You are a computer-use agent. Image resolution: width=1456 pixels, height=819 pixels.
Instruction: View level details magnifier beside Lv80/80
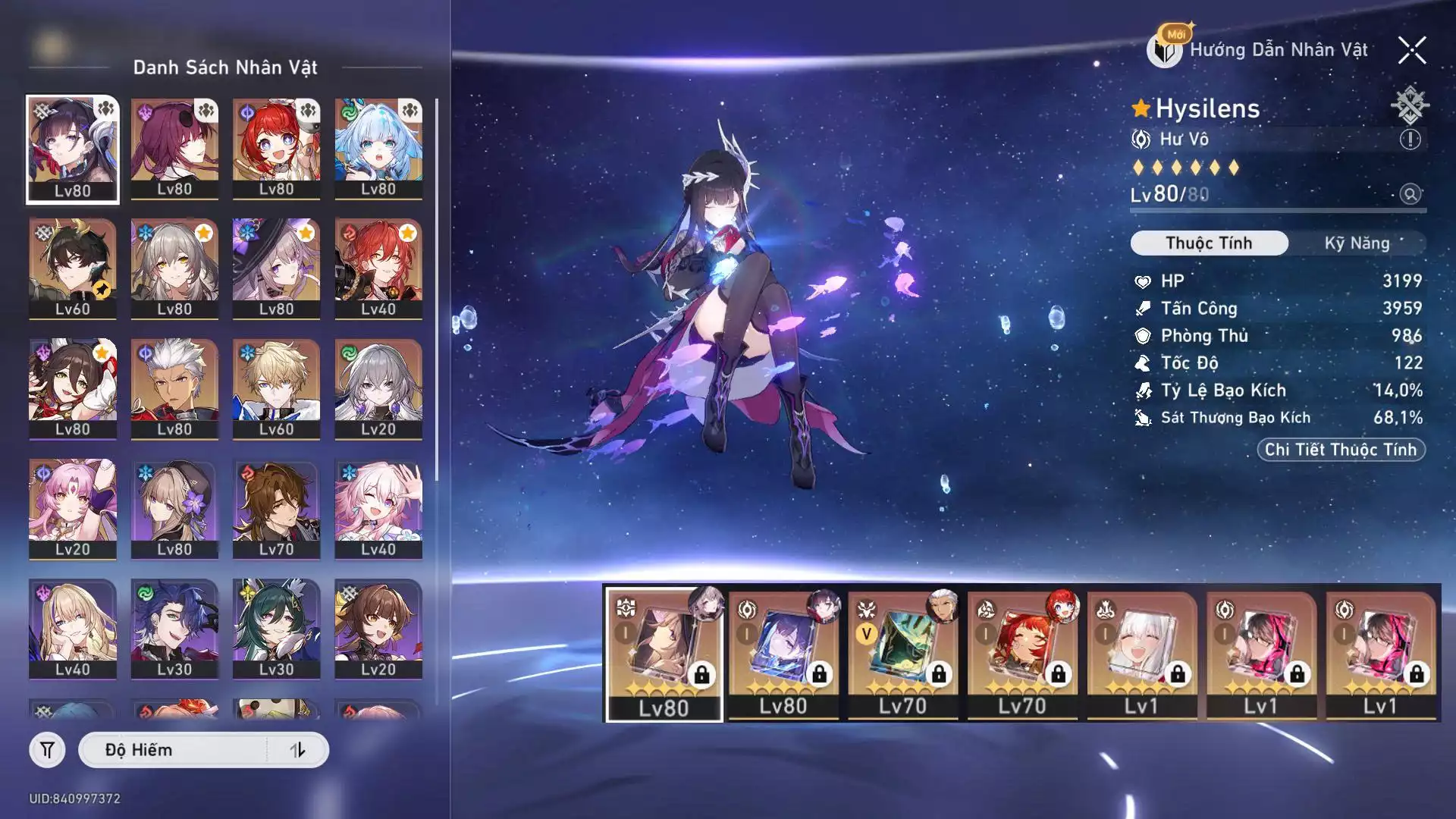(1410, 194)
